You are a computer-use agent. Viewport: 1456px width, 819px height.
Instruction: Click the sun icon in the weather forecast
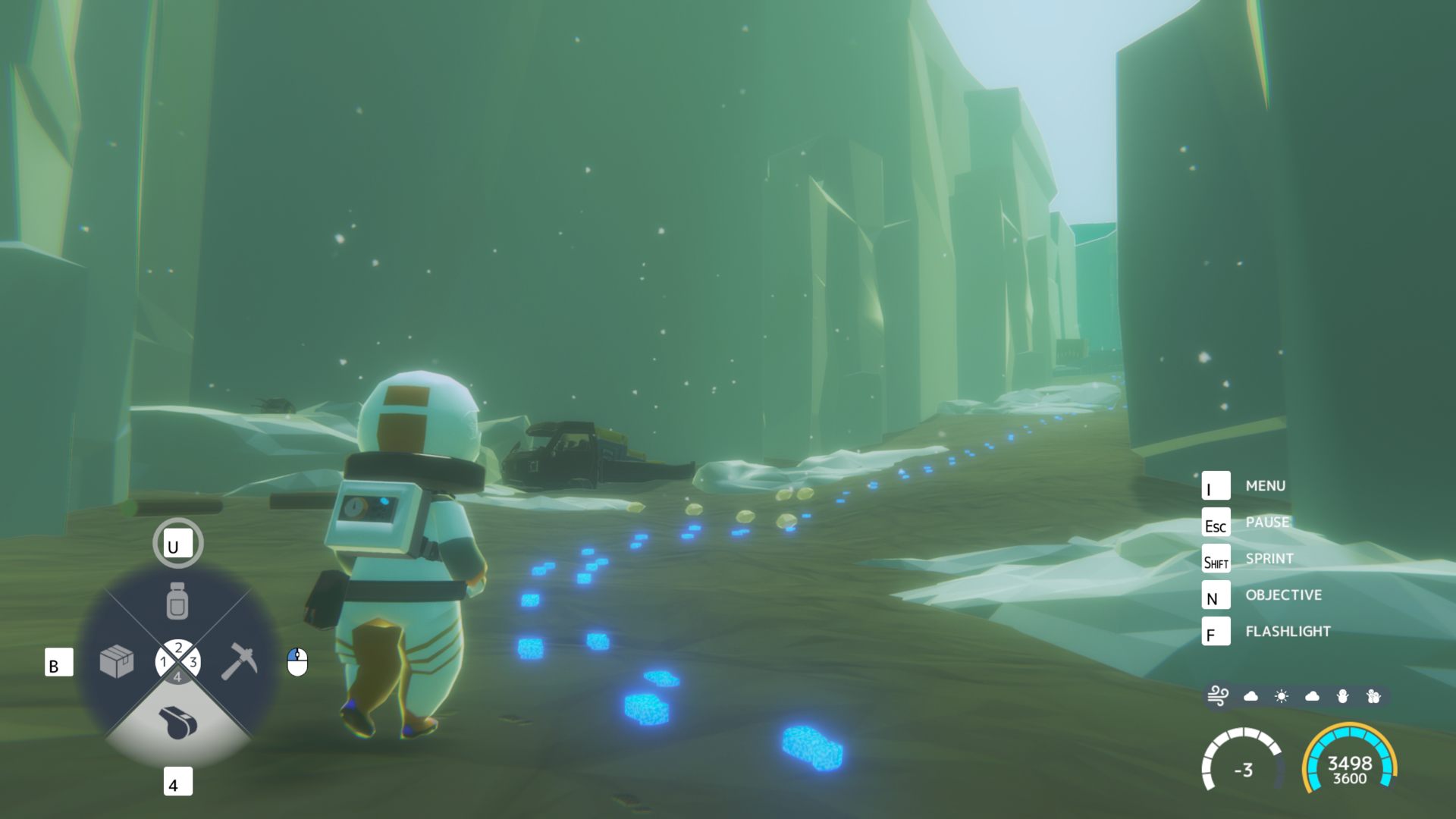pyautogui.click(x=1282, y=696)
